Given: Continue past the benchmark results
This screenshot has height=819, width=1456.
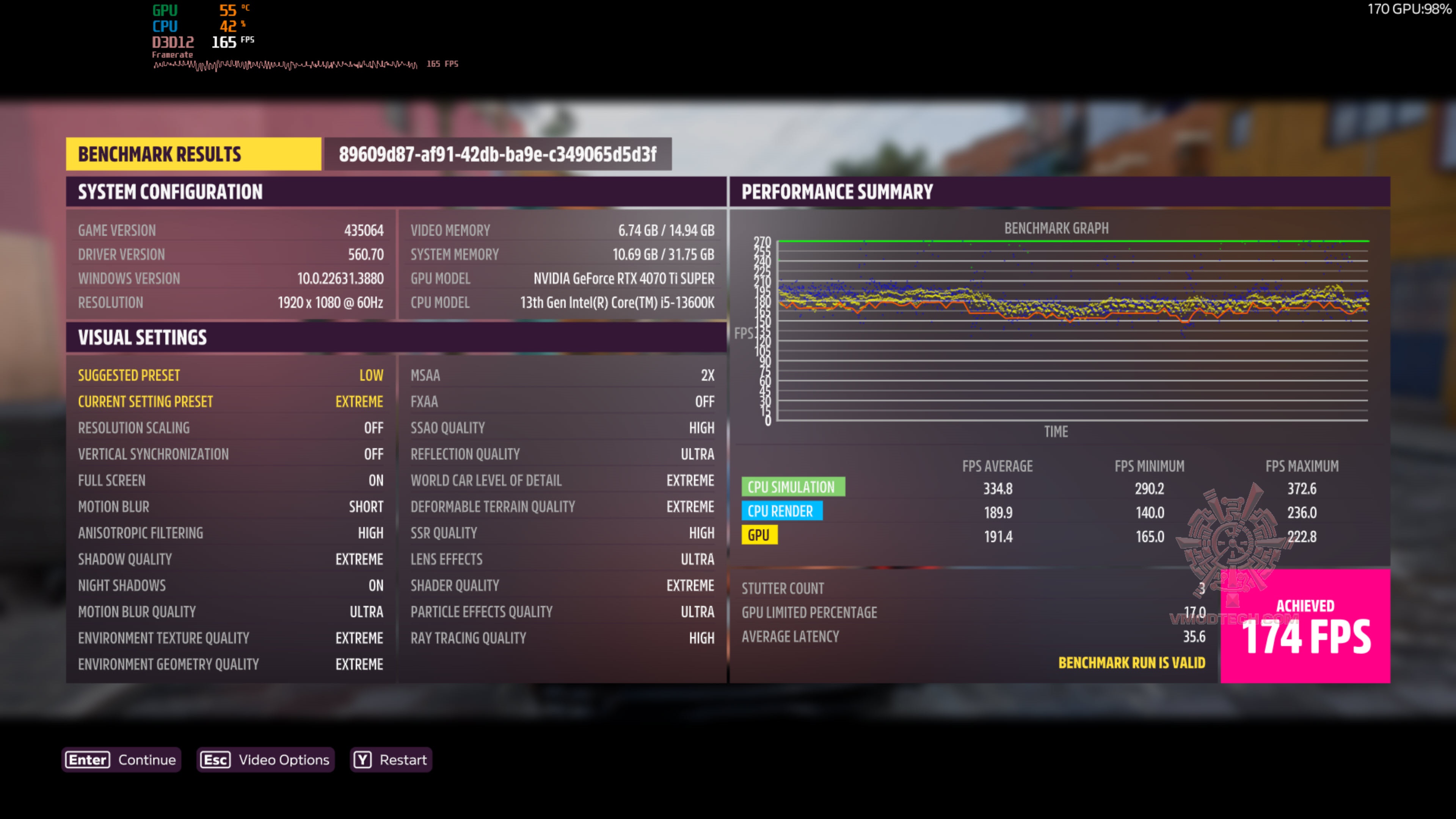Looking at the screenshot, I should (x=121, y=759).
